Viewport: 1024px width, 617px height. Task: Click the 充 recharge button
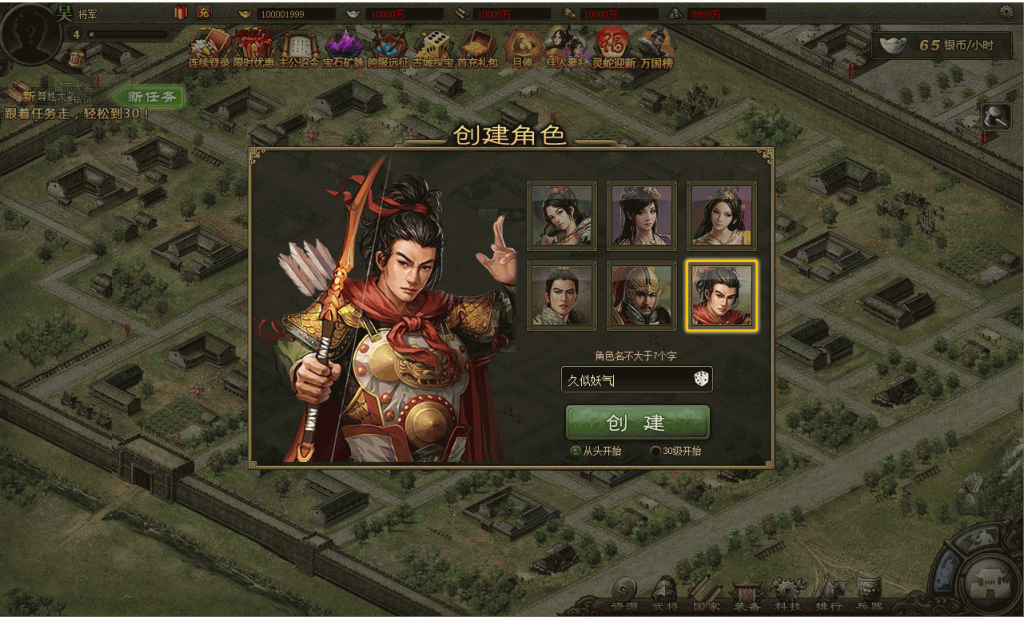point(203,12)
